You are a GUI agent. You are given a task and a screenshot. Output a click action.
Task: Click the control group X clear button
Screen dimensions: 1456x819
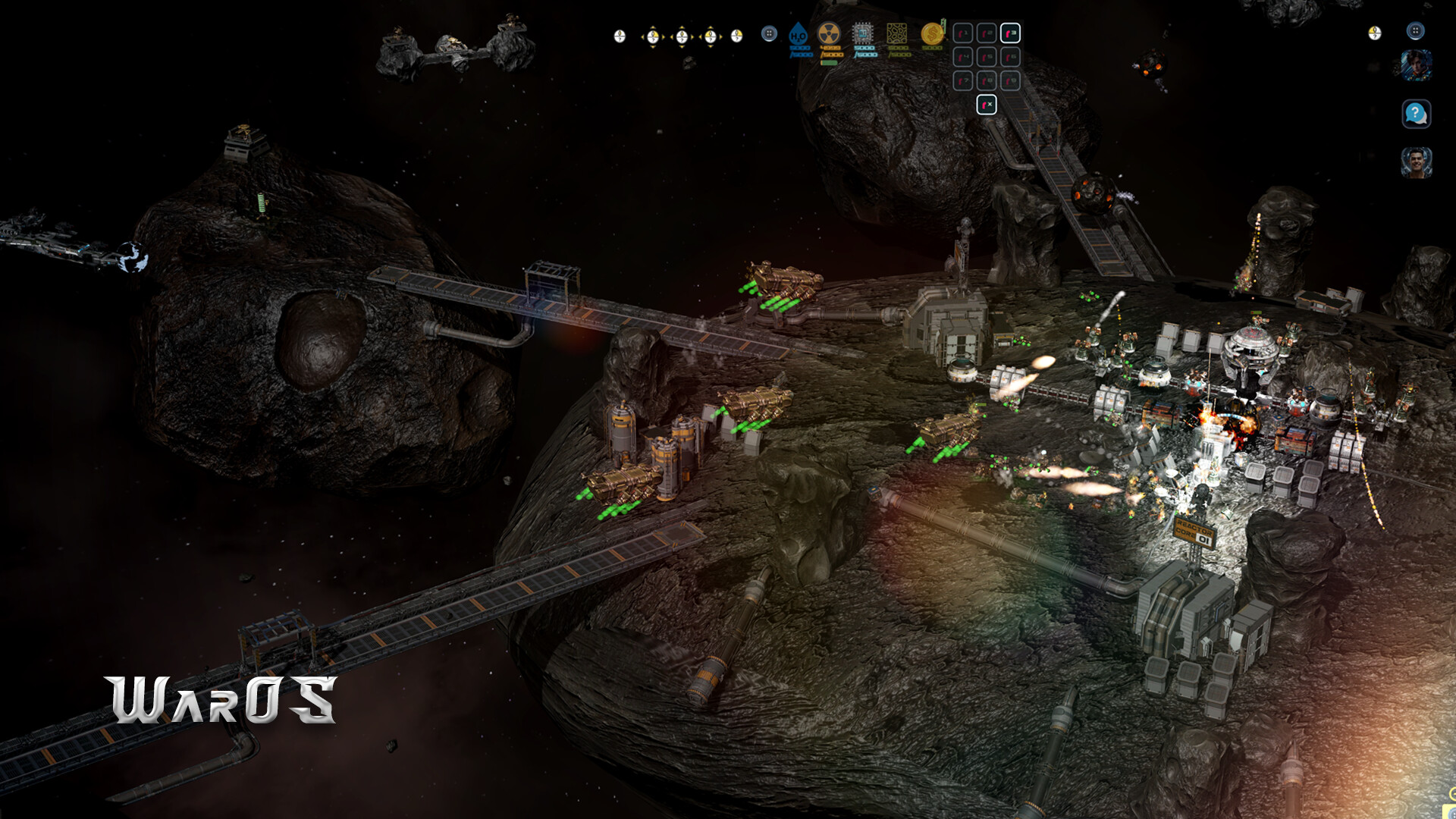click(x=986, y=105)
